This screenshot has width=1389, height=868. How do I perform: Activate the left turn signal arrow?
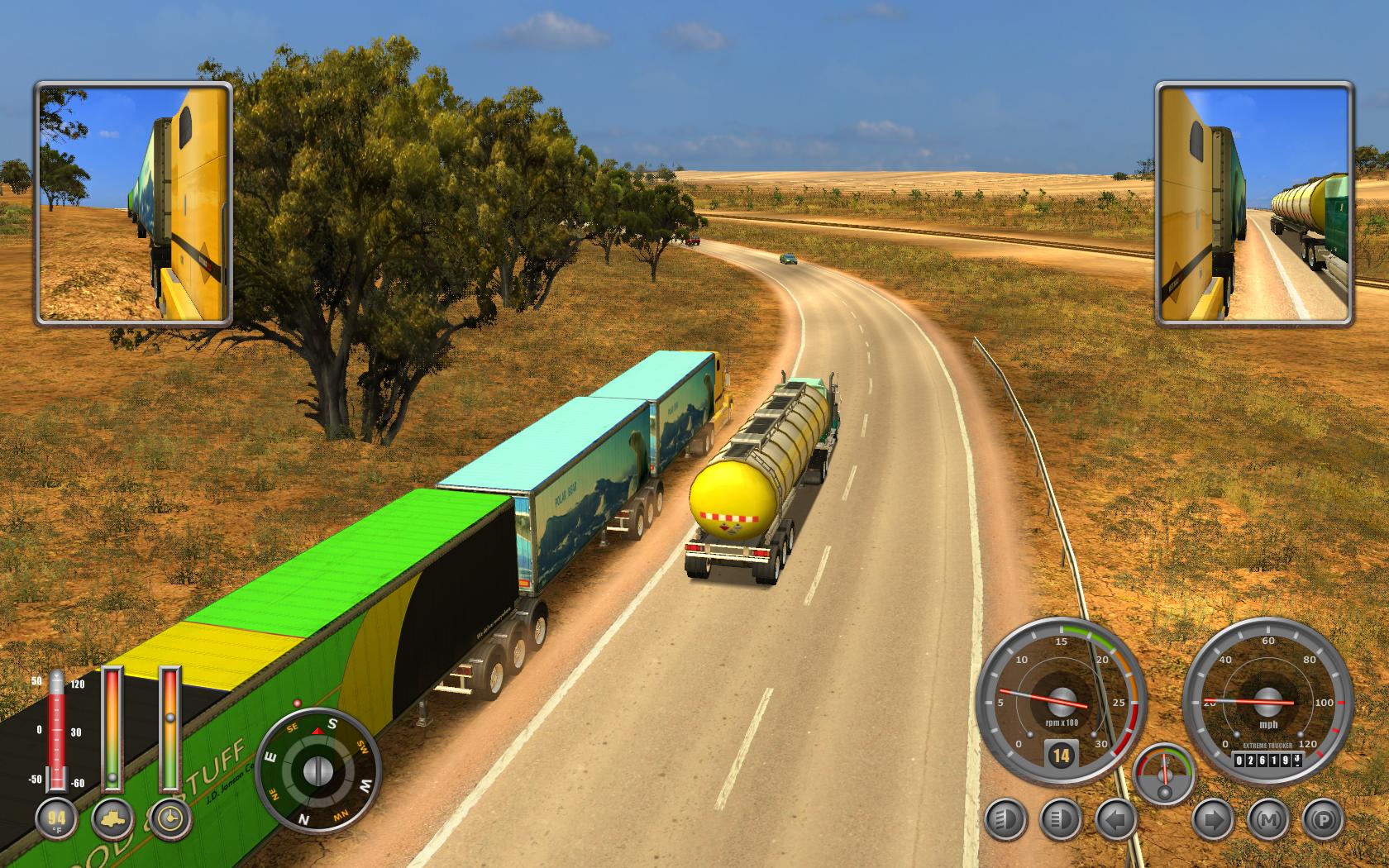[1116, 821]
